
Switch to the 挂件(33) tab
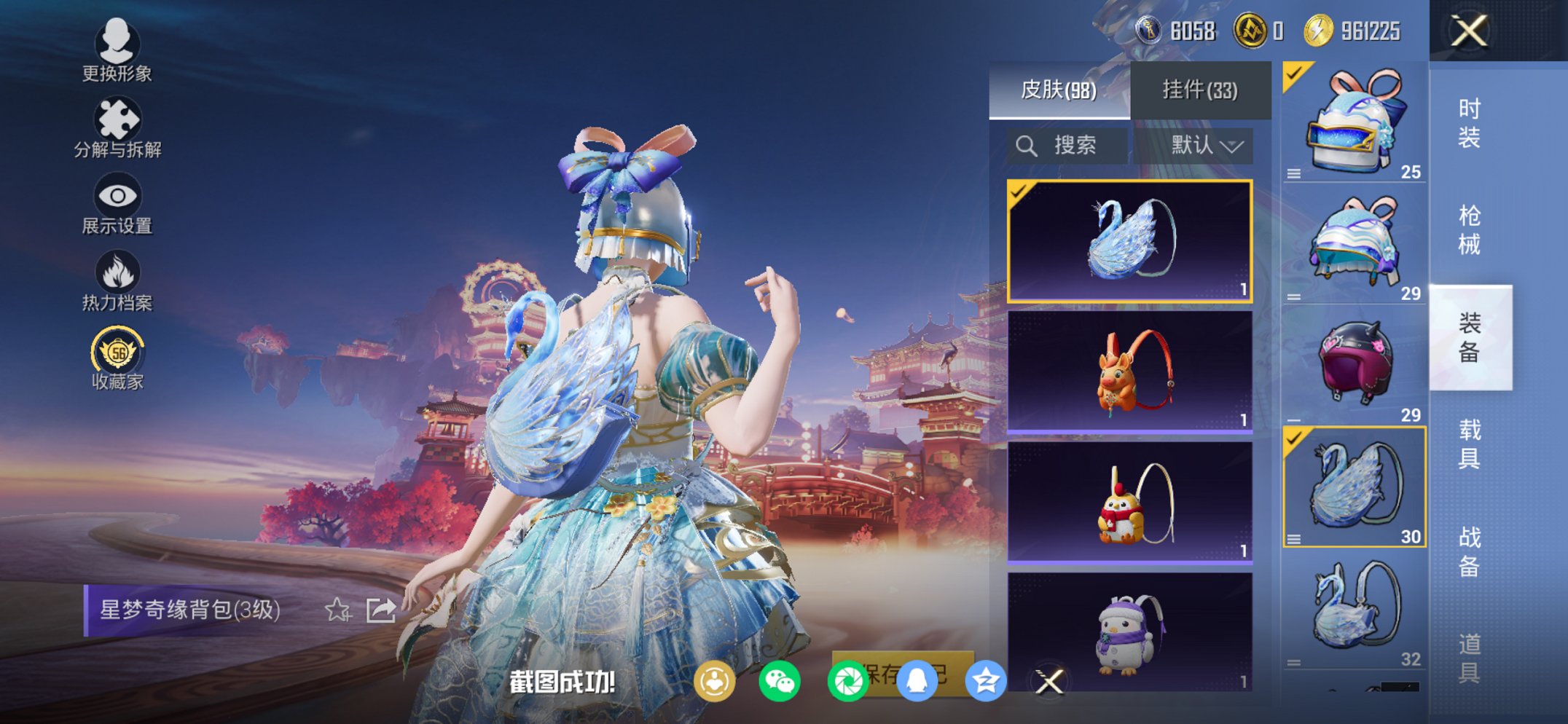click(x=1199, y=89)
